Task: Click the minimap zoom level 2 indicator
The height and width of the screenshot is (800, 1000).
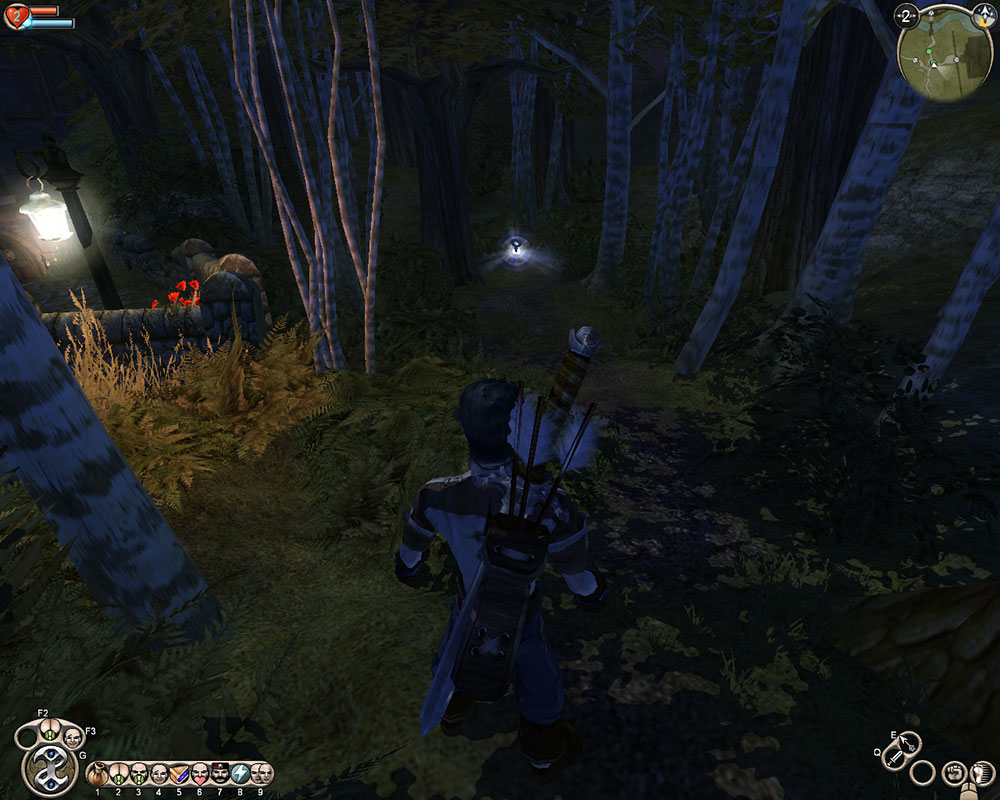Action: 907,15
